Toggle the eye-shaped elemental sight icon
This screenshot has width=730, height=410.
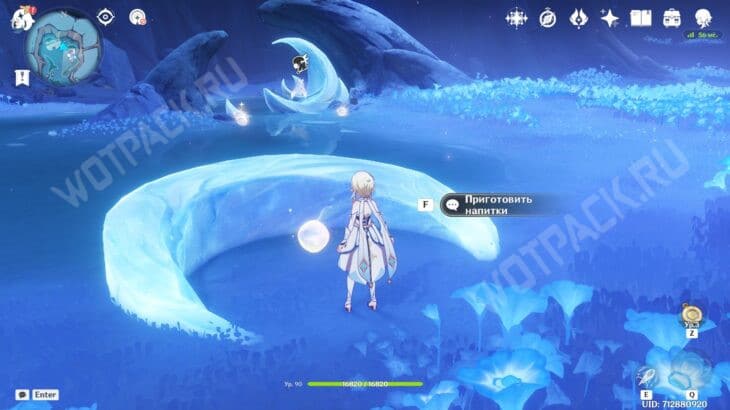(x=107, y=17)
